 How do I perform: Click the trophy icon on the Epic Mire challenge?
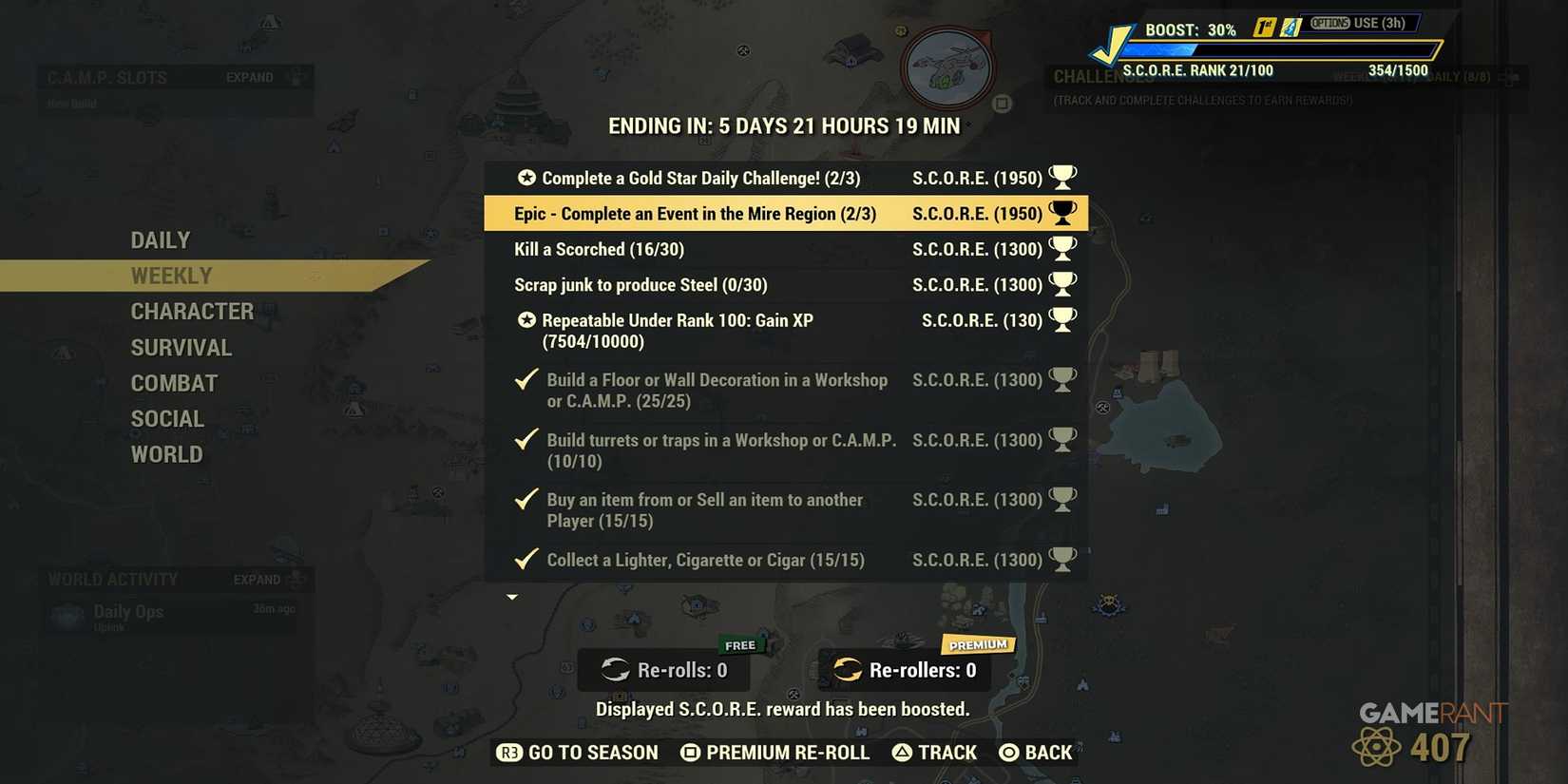tap(1061, 213)
